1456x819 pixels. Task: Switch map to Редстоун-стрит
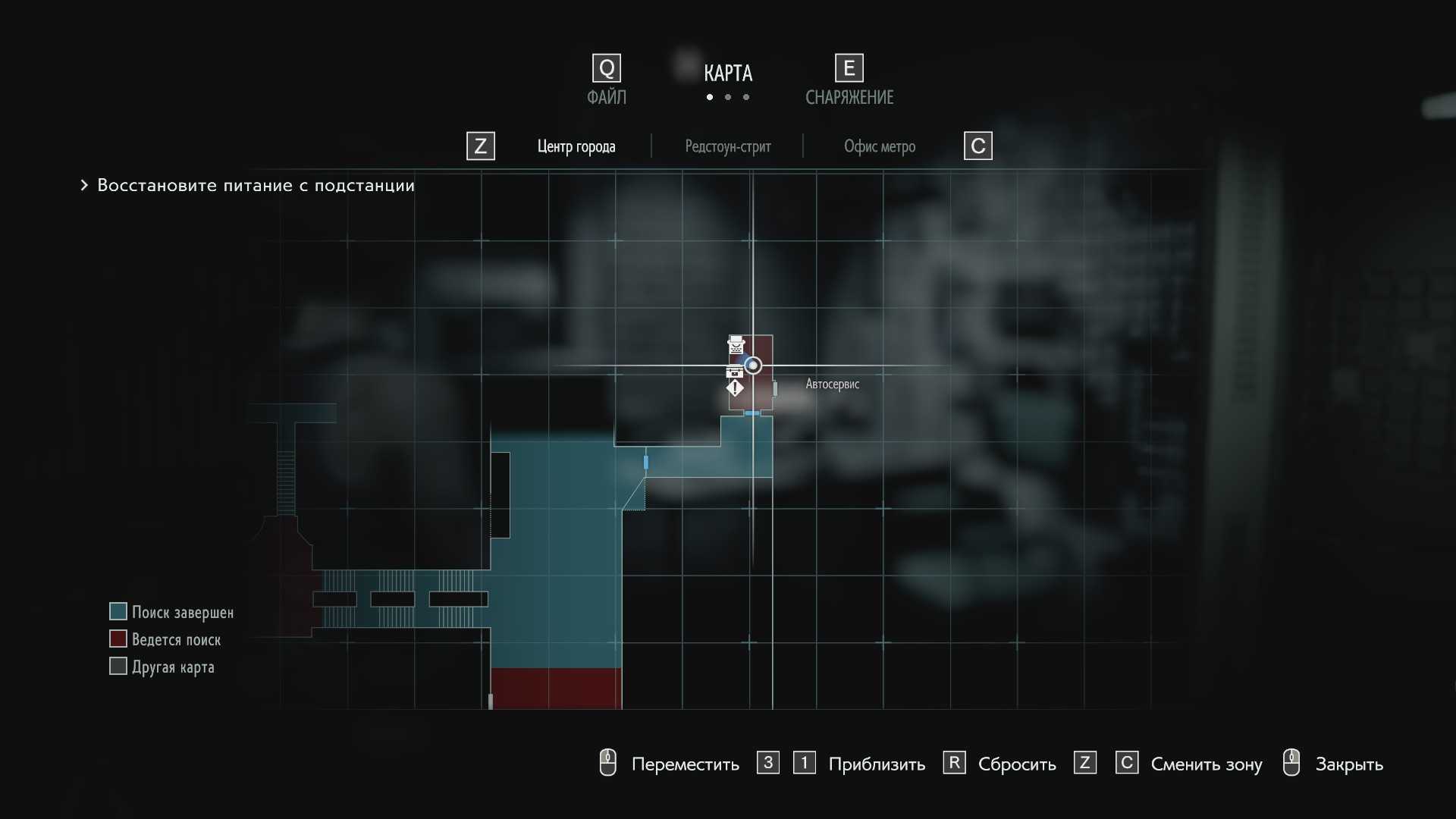tap(728, 146)
